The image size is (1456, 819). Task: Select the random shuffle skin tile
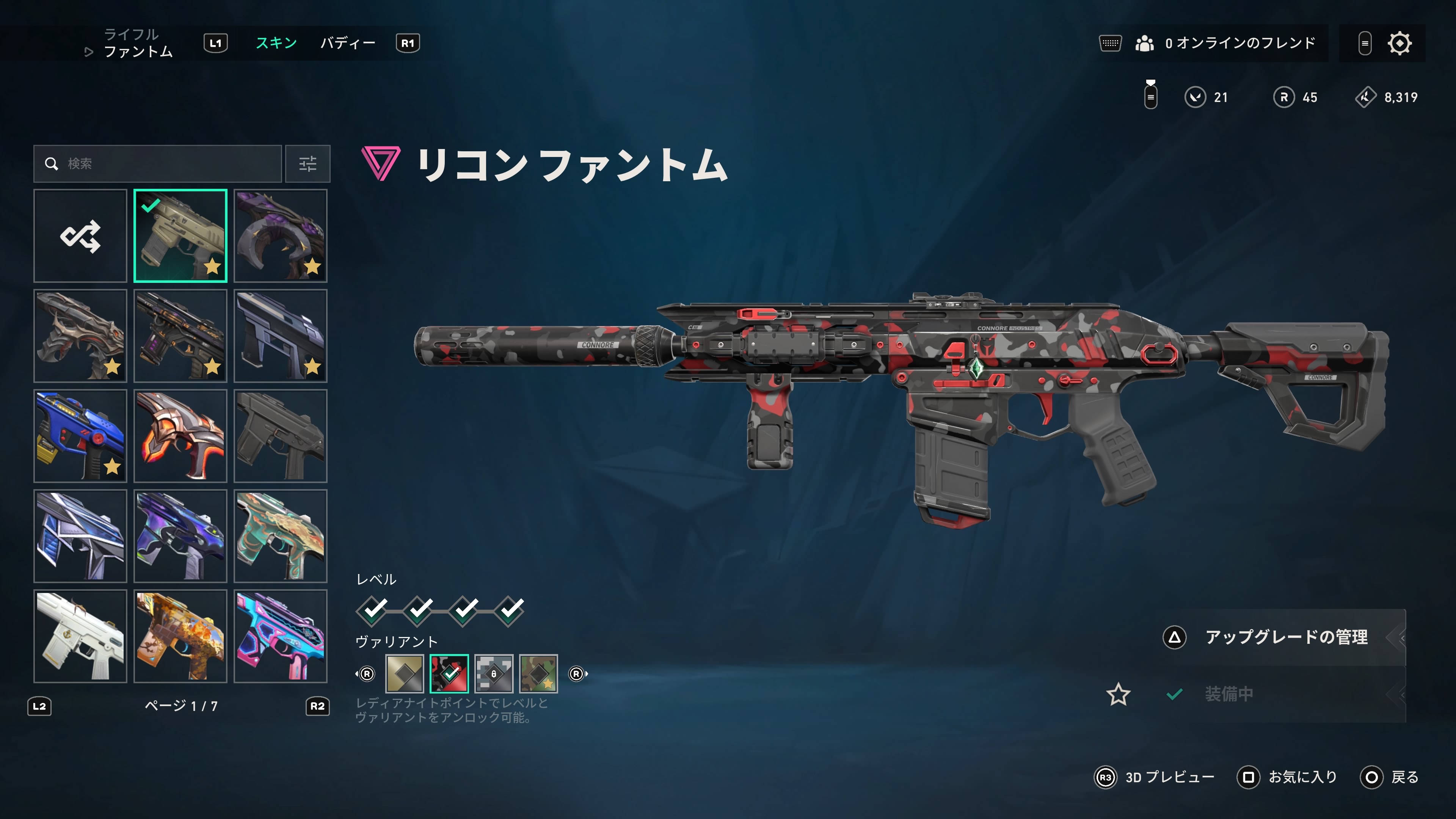pos(80,236)
